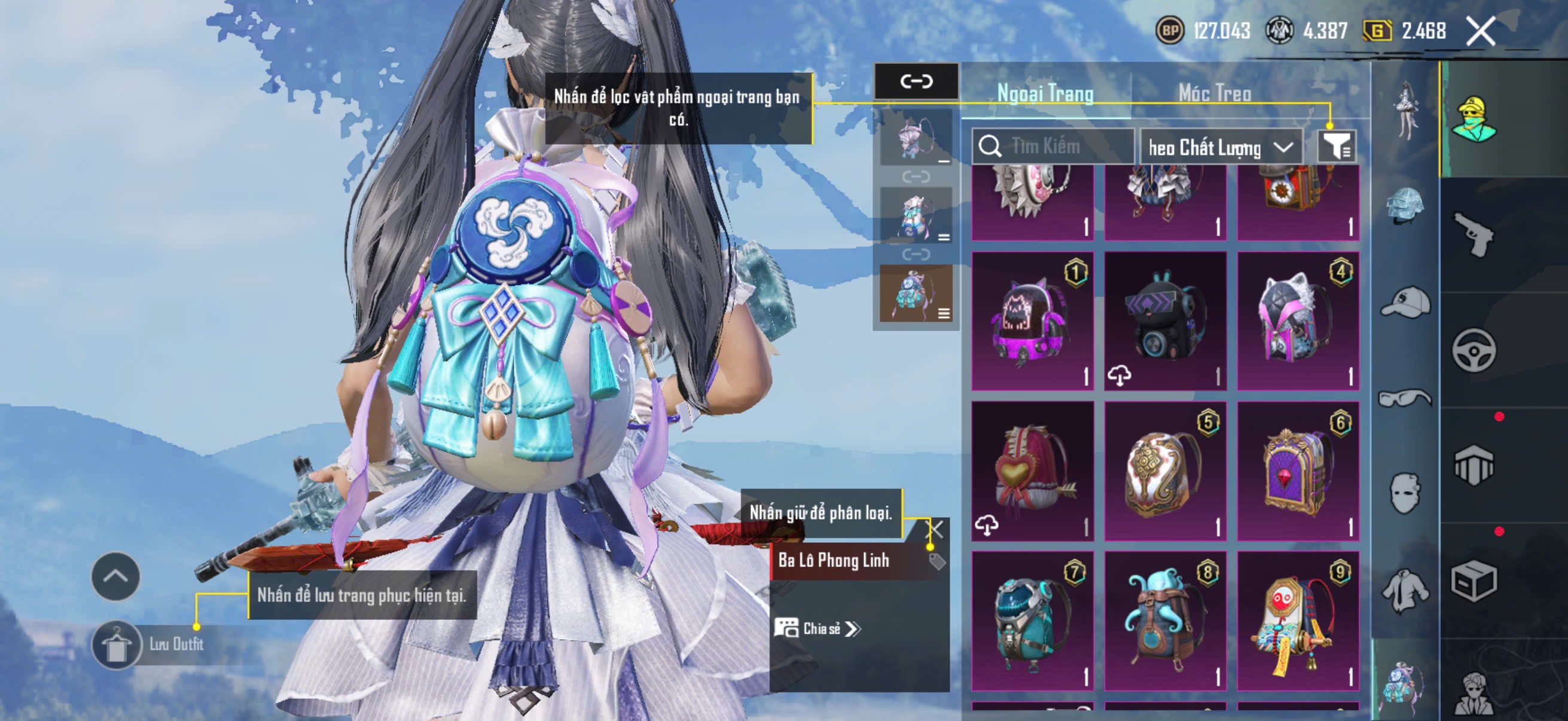Close the Ba Lô Phong Linh info panel
1568x721 pixels.
(x=934, y=529)
